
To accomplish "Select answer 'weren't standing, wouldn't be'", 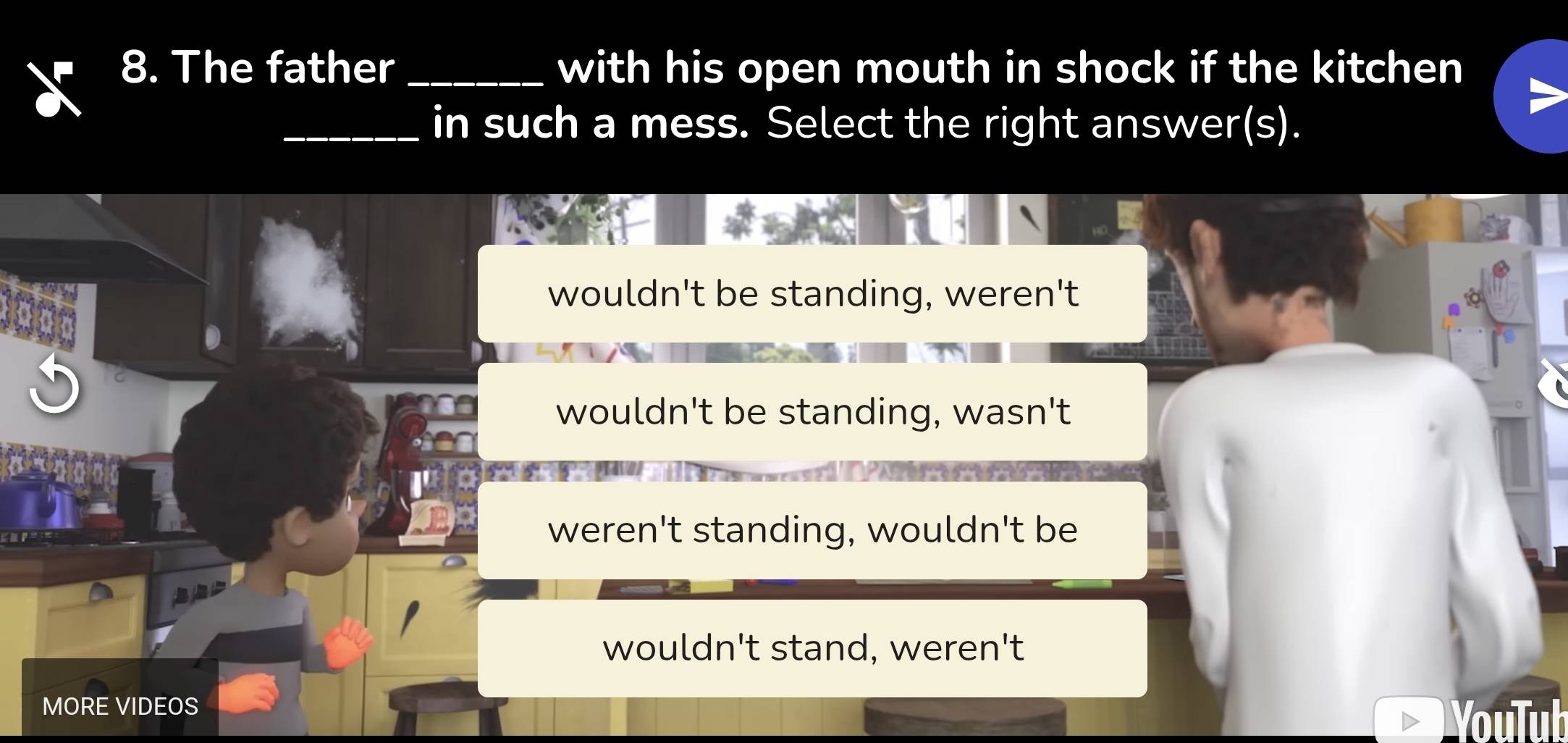I will 813,529.
